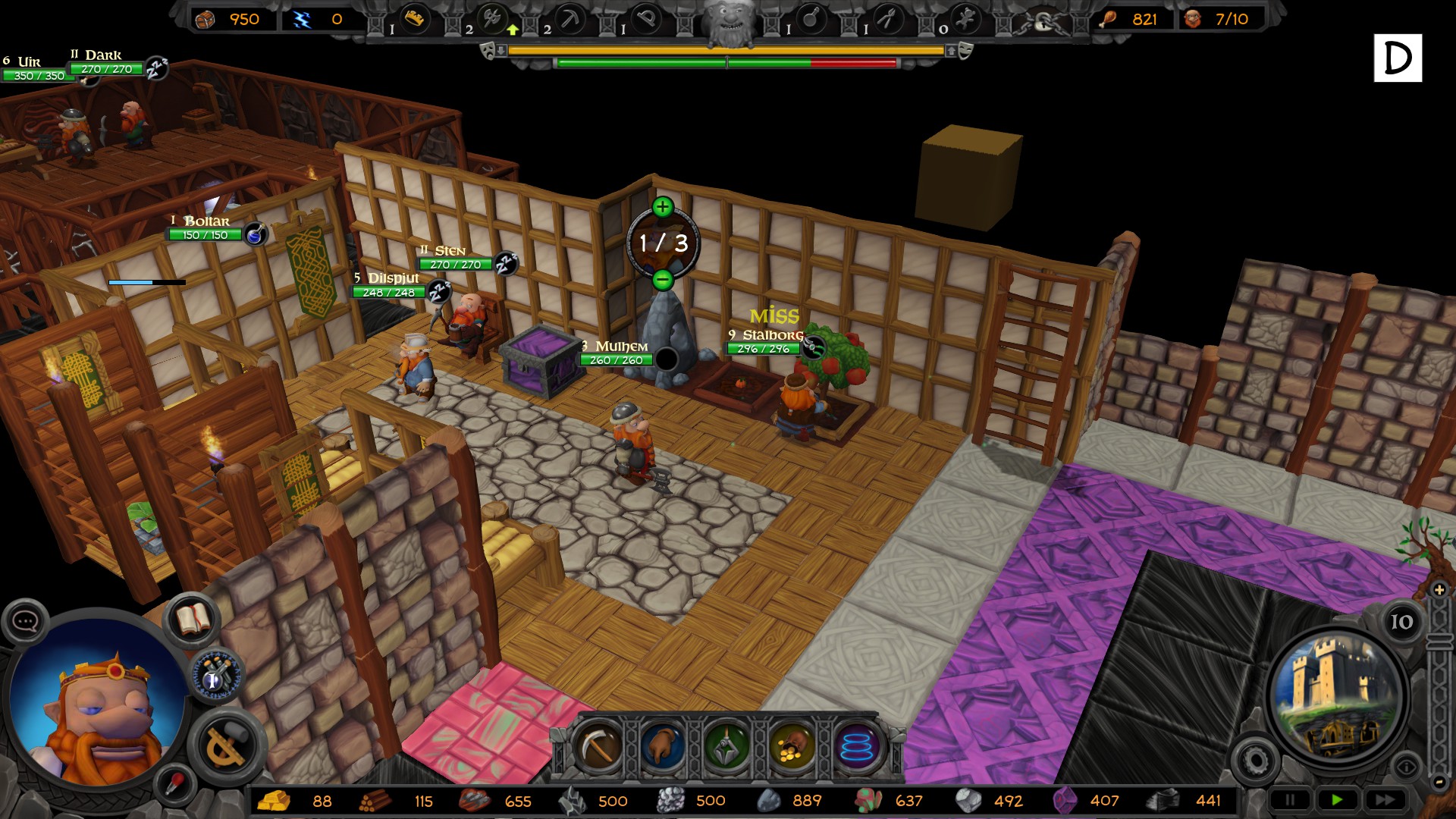Resume normal game speed
This screenshot has height=819, width=1456.
point(1337,799)
